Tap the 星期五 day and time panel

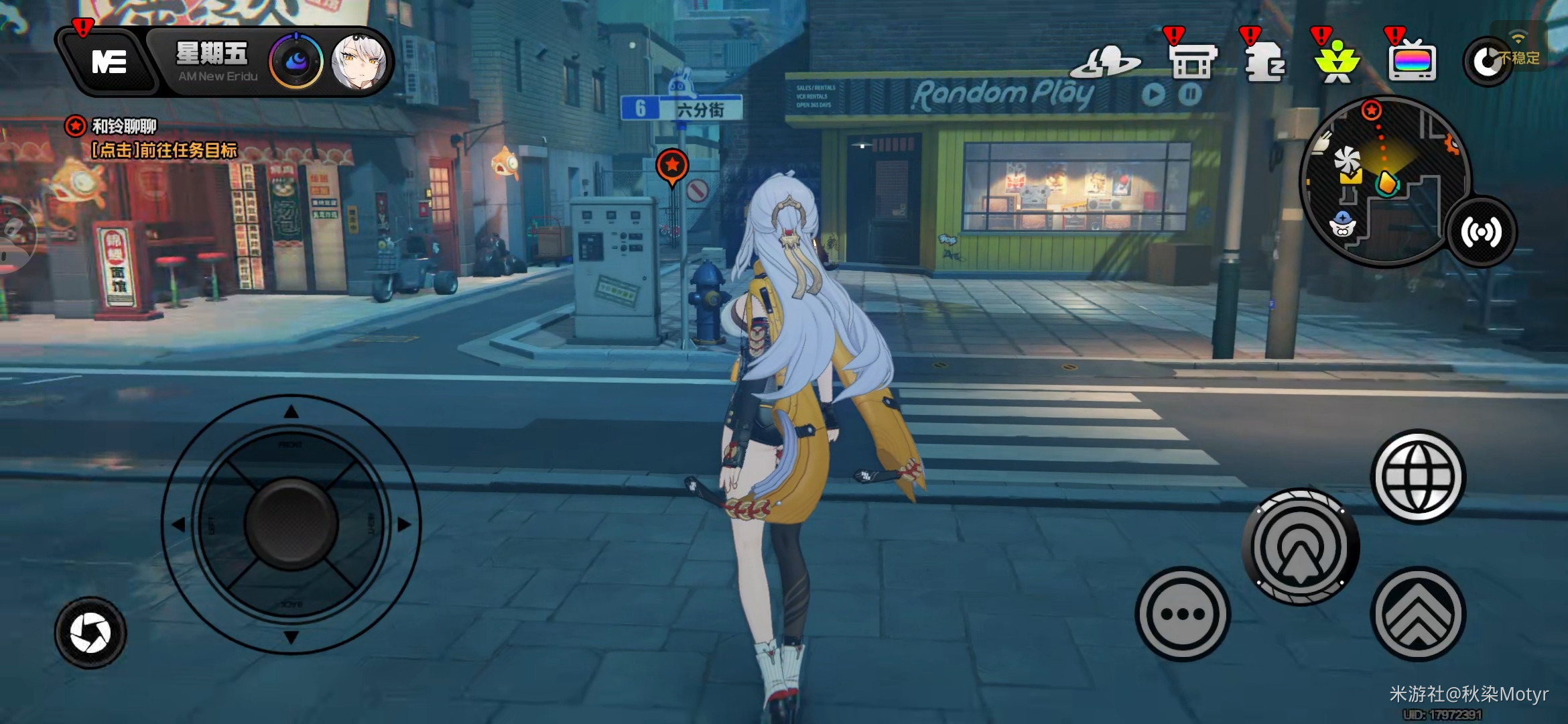[213, 62]
